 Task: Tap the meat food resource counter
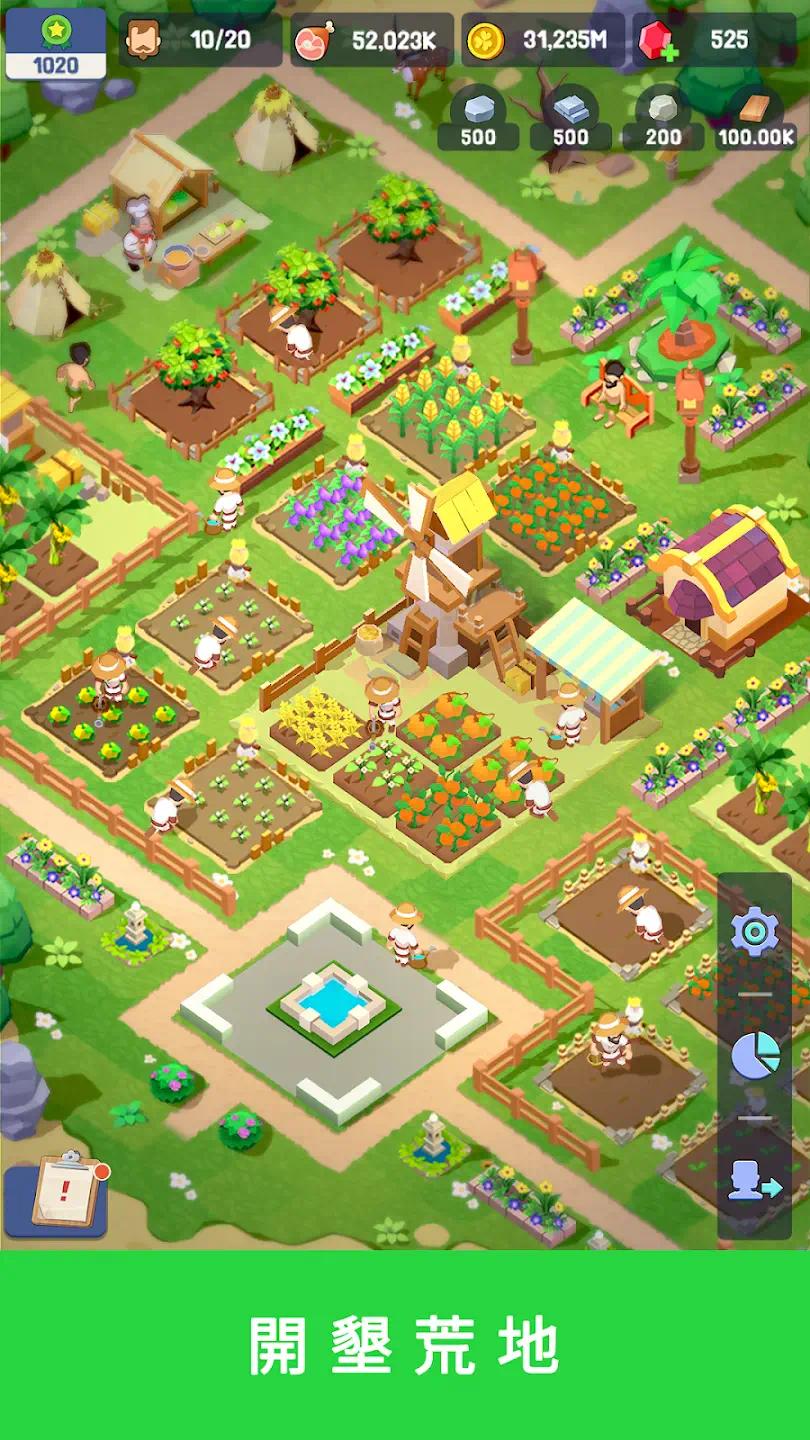click(371, 40)
